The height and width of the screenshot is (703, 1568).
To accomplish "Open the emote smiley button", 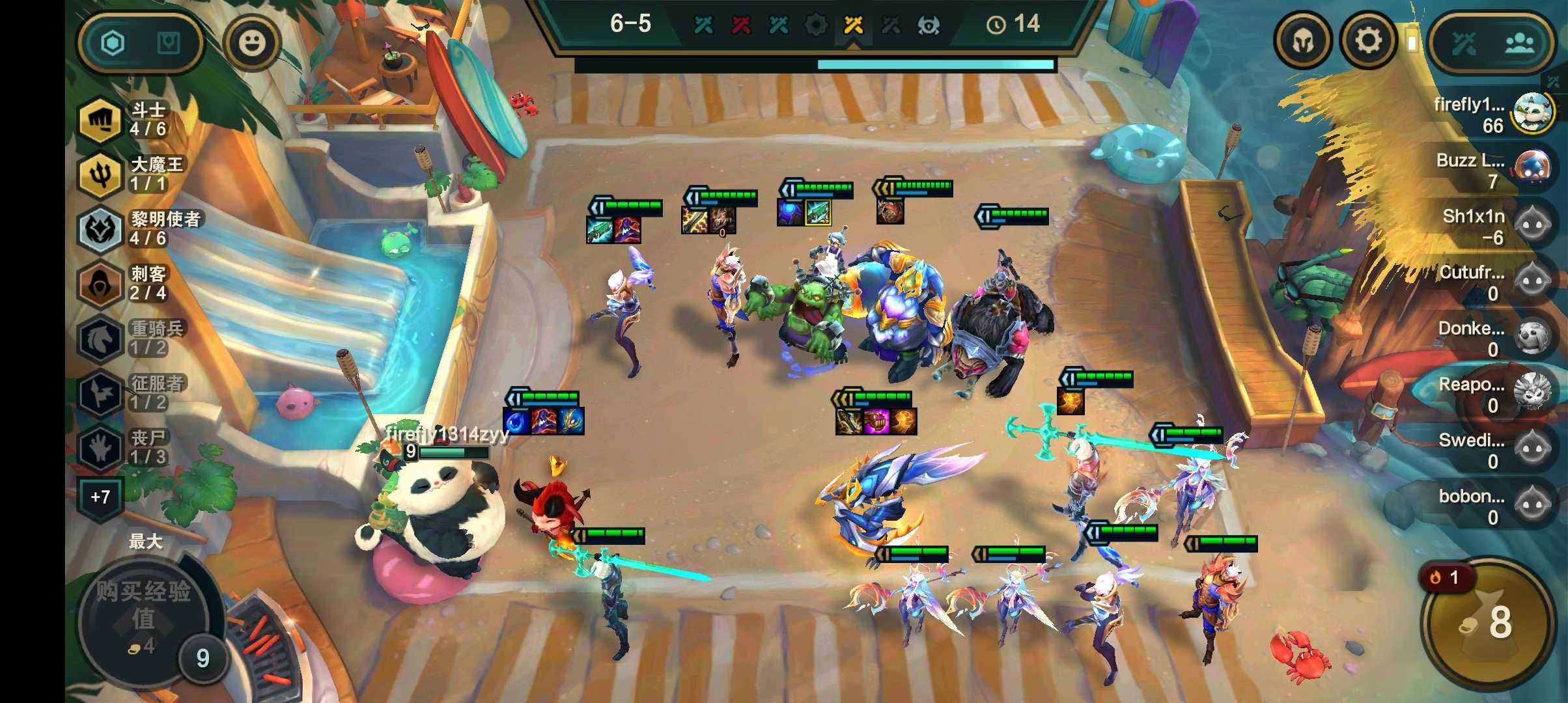I will 252,43.
